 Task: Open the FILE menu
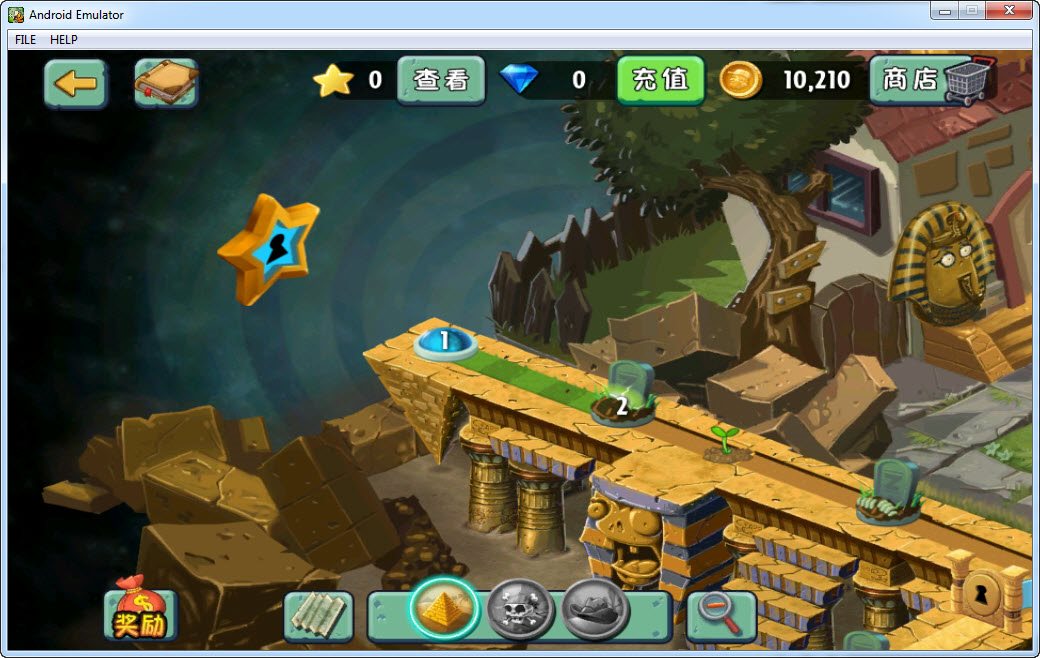25,40
